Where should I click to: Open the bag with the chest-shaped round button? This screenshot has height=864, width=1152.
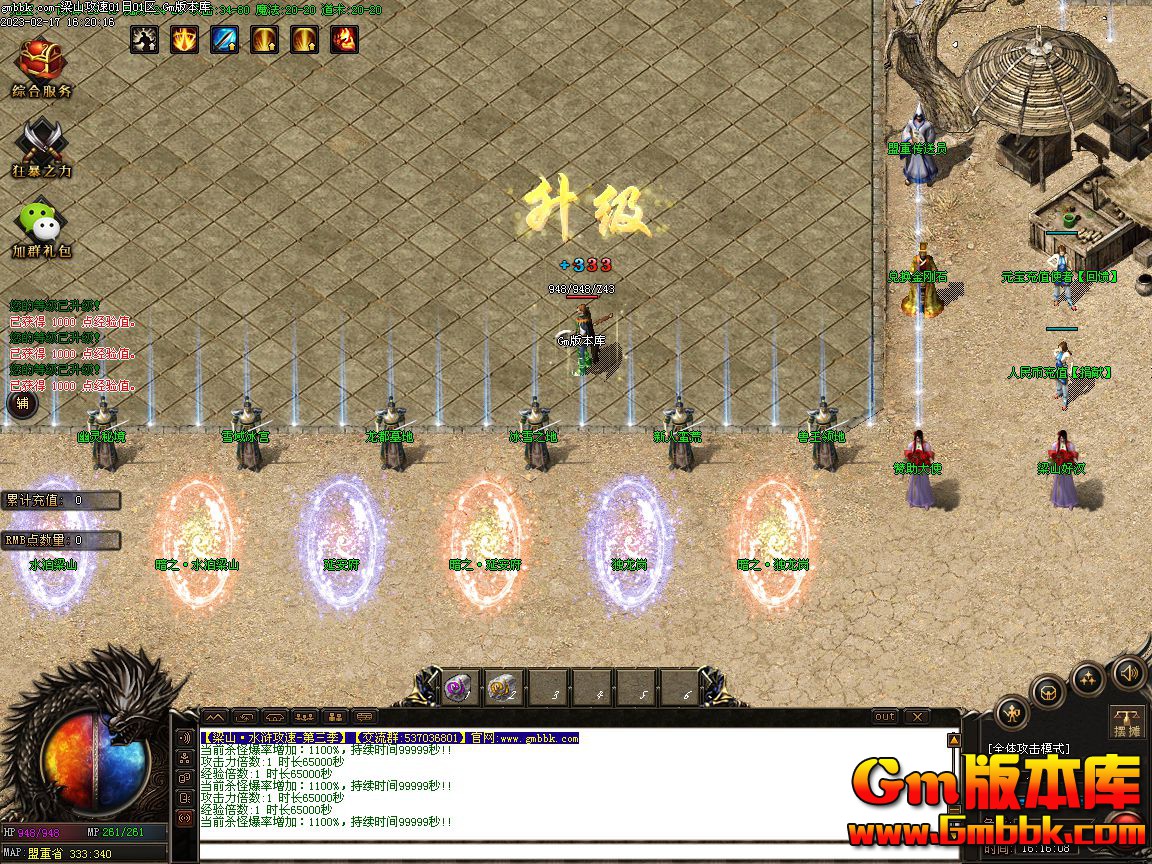pos(1048,692)
